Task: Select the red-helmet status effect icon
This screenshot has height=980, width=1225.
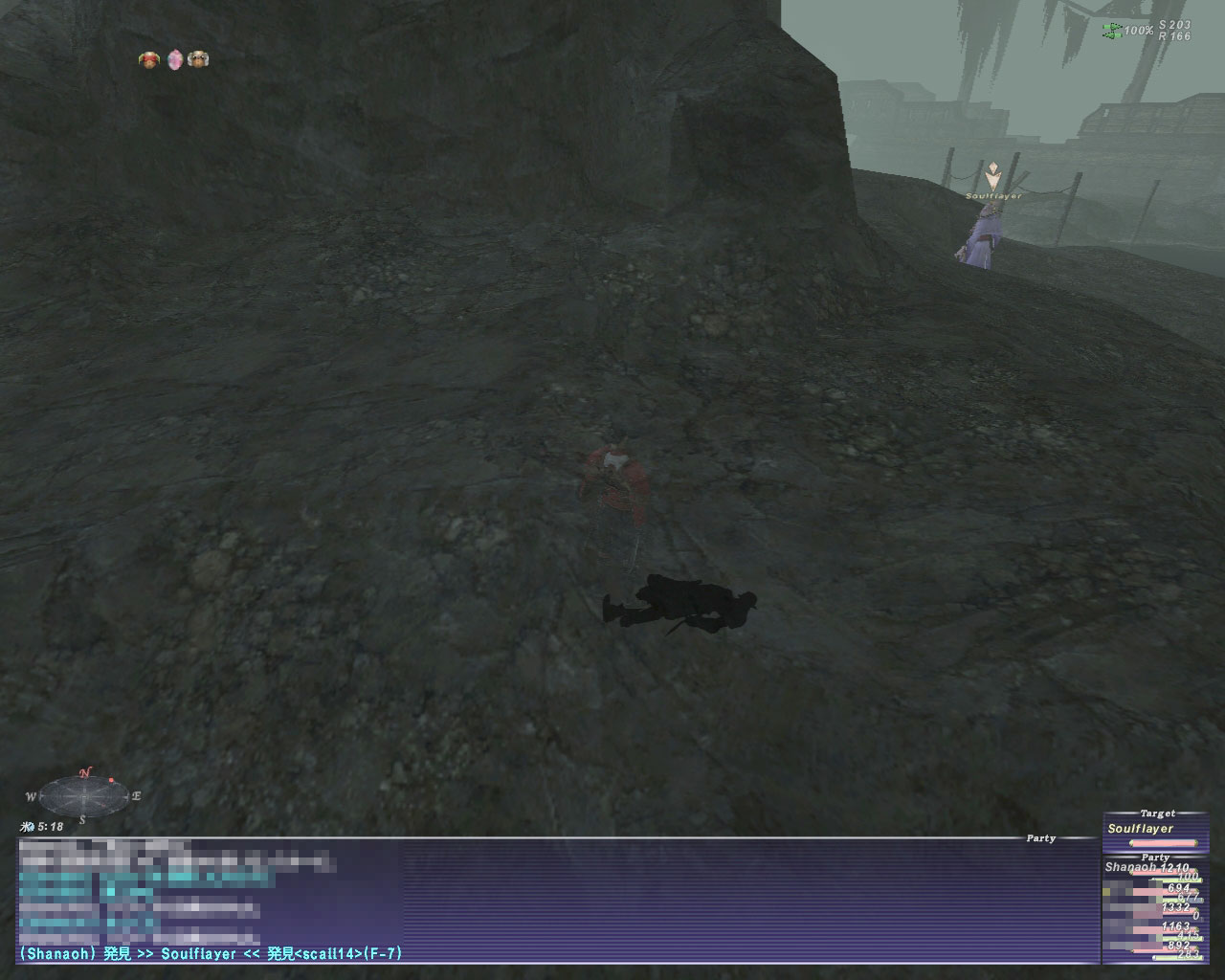Action: (x=148, y=60)
